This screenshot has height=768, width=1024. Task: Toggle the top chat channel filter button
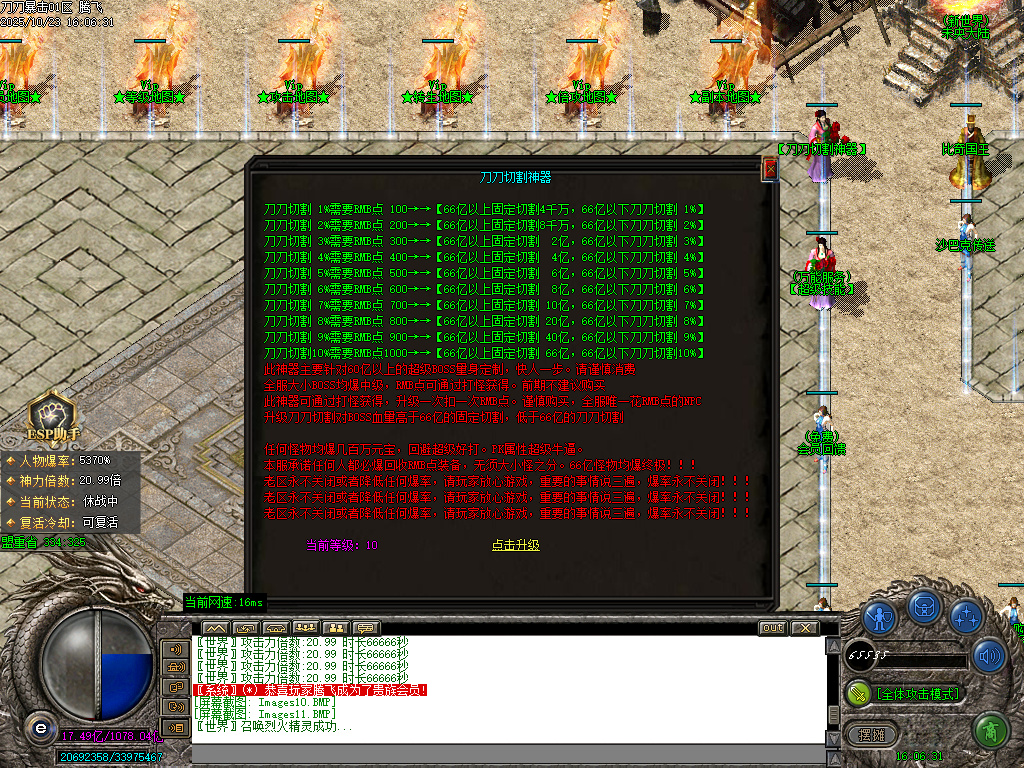176,649
